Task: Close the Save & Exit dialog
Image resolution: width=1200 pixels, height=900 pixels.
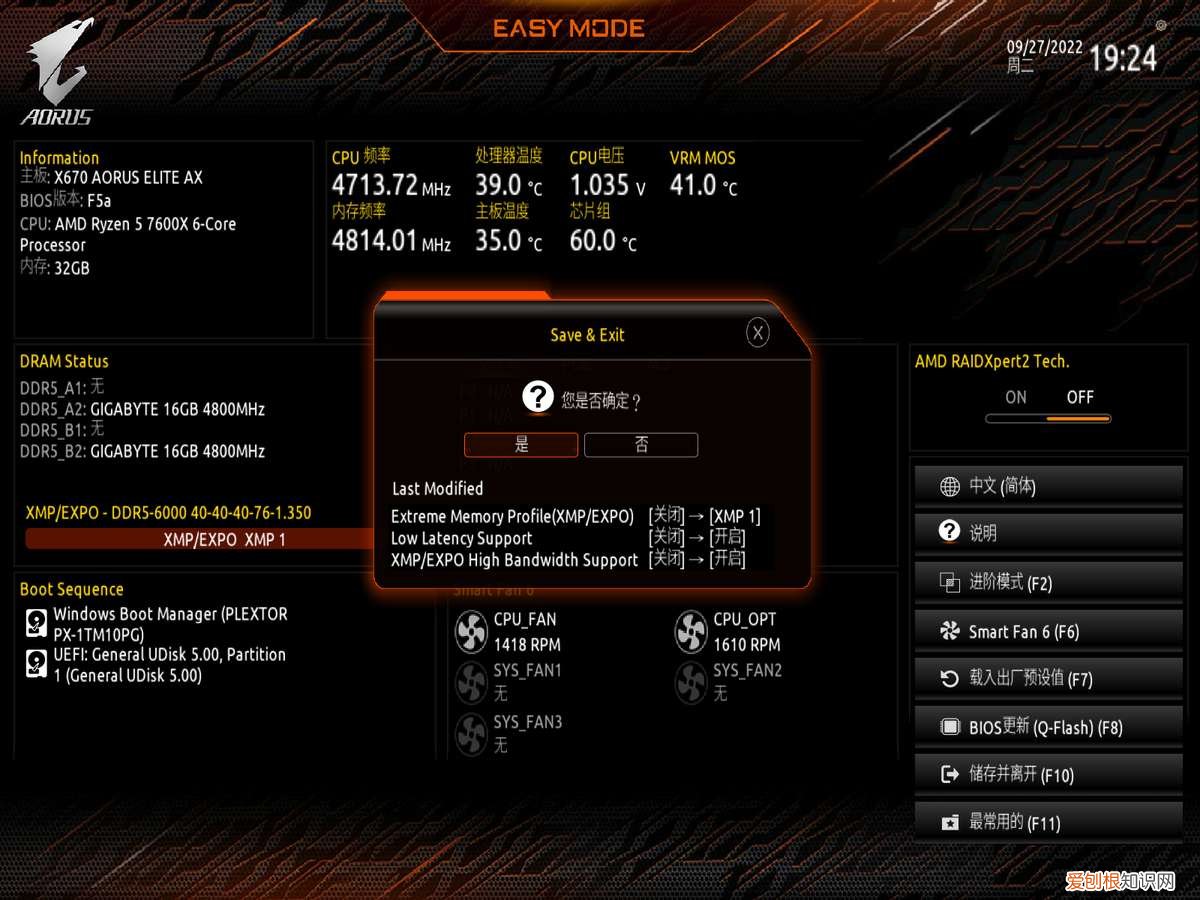Action: 758,334
